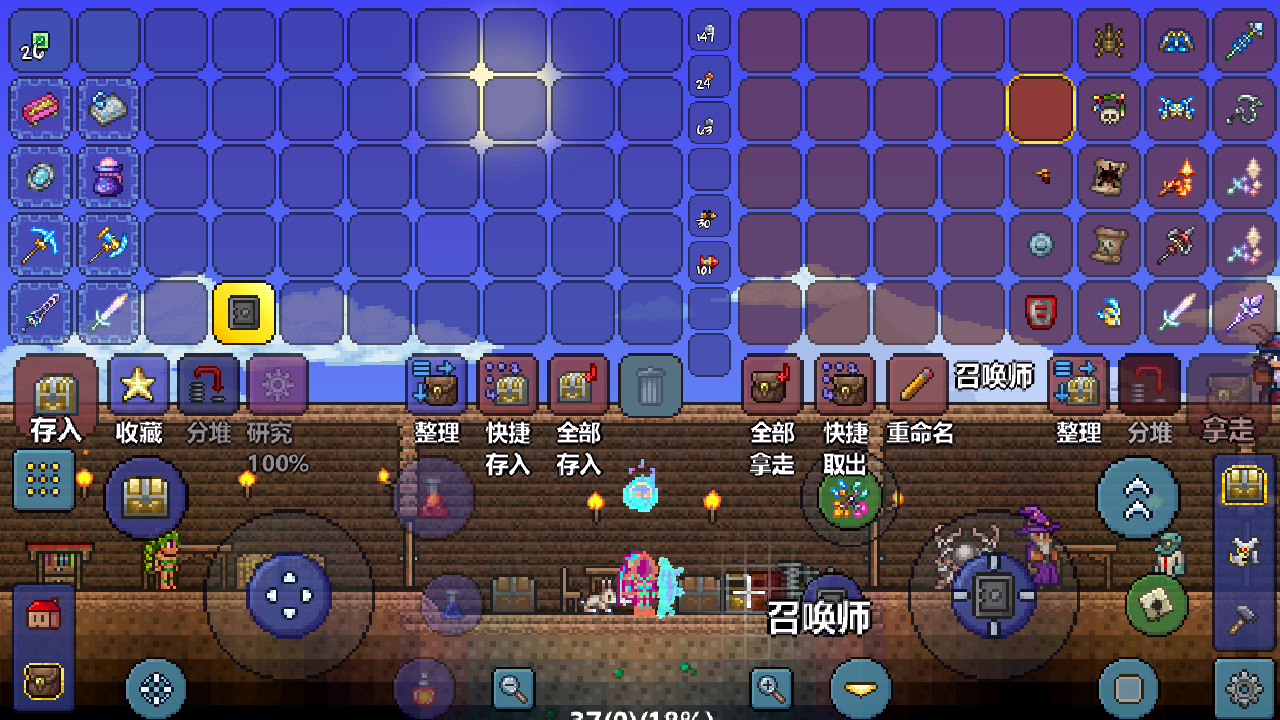Rename the chest with the 重命名 pencil
This screenshot has width=1280, height=720.
[918, 386]
